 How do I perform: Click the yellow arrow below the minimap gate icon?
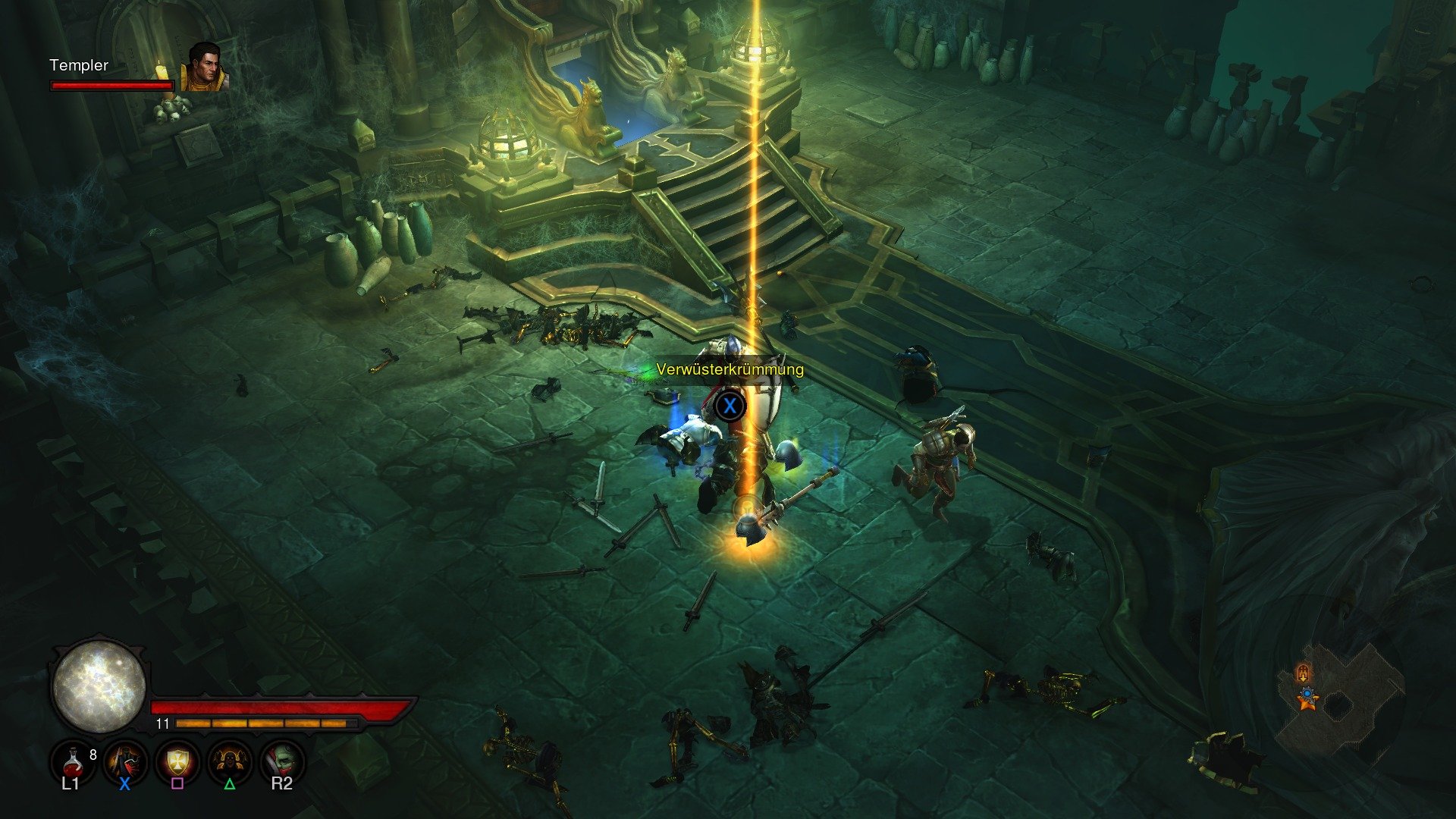pyautogui.click(x=1303, y=679)
